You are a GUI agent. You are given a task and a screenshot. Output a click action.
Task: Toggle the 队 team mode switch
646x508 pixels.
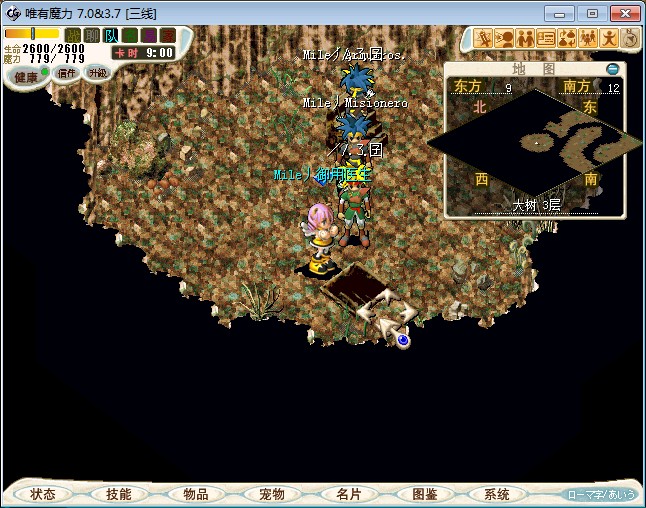[x=111, y=35]
